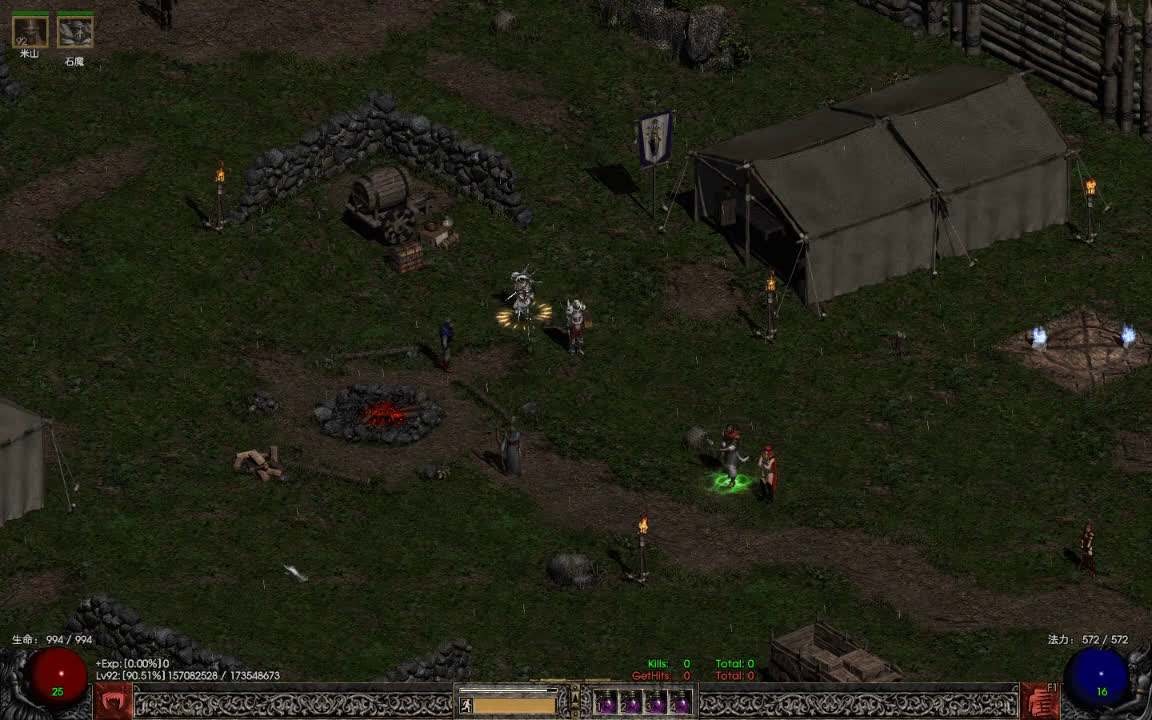Use the purple potion in belt slot 4
1152x720 pixels.
[x=681, y=704]
